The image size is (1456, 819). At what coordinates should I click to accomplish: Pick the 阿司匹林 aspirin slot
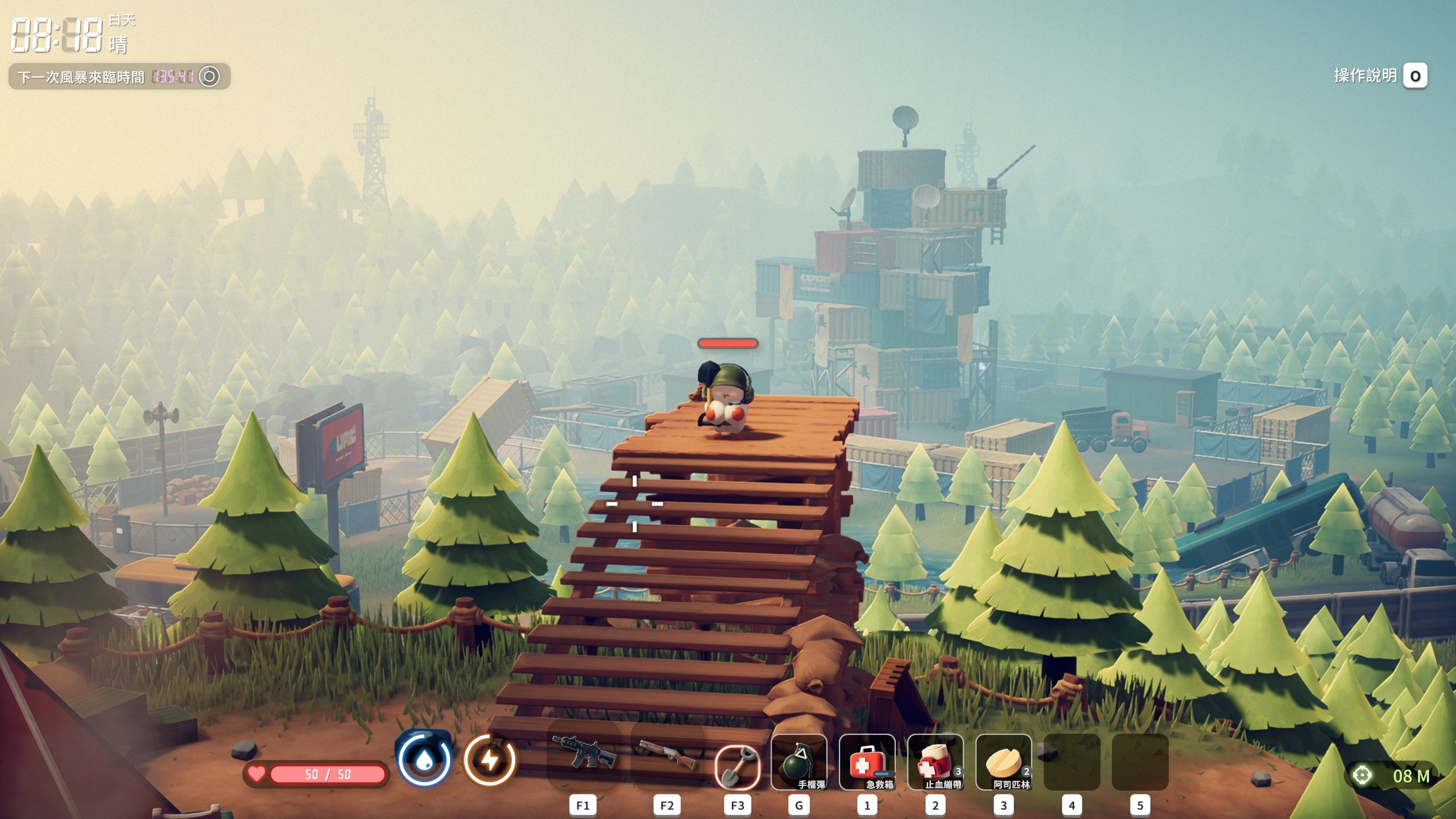(1003, 762)
